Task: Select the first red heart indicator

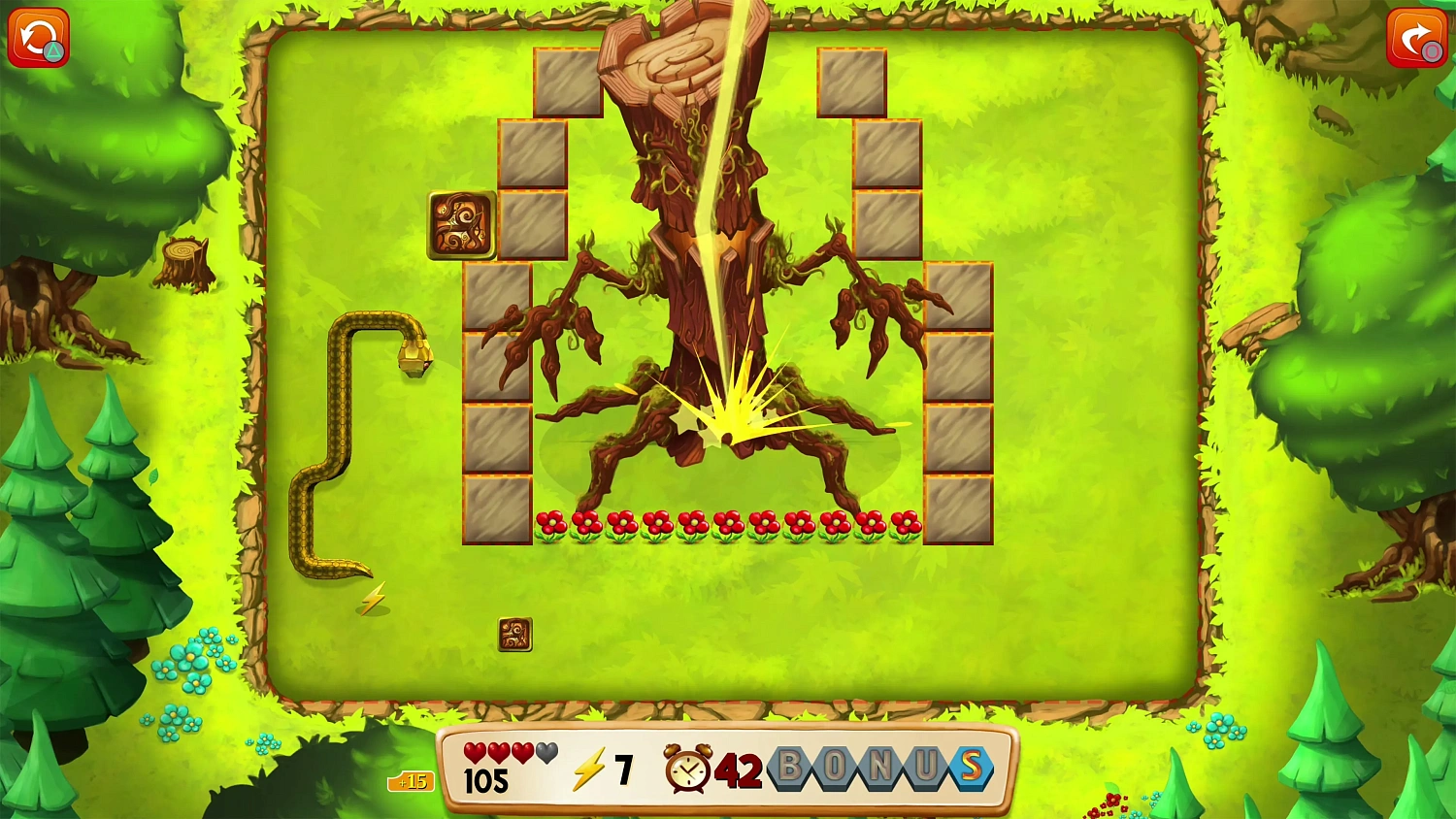Action: point(473,753)
